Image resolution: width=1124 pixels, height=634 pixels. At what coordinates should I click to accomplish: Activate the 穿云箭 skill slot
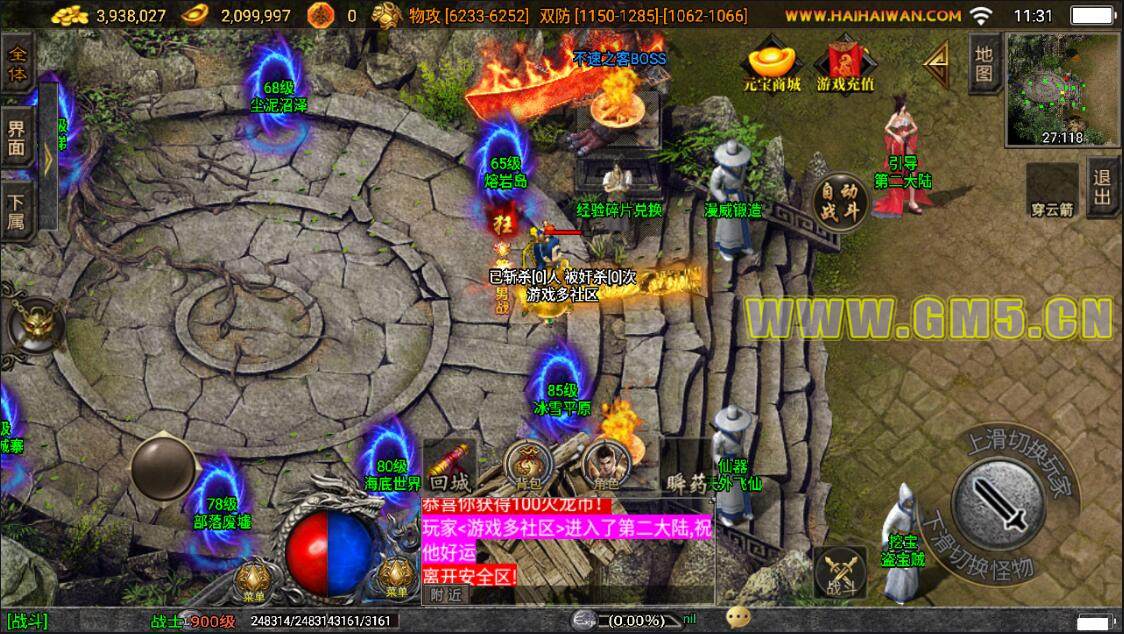point(1052,190)
